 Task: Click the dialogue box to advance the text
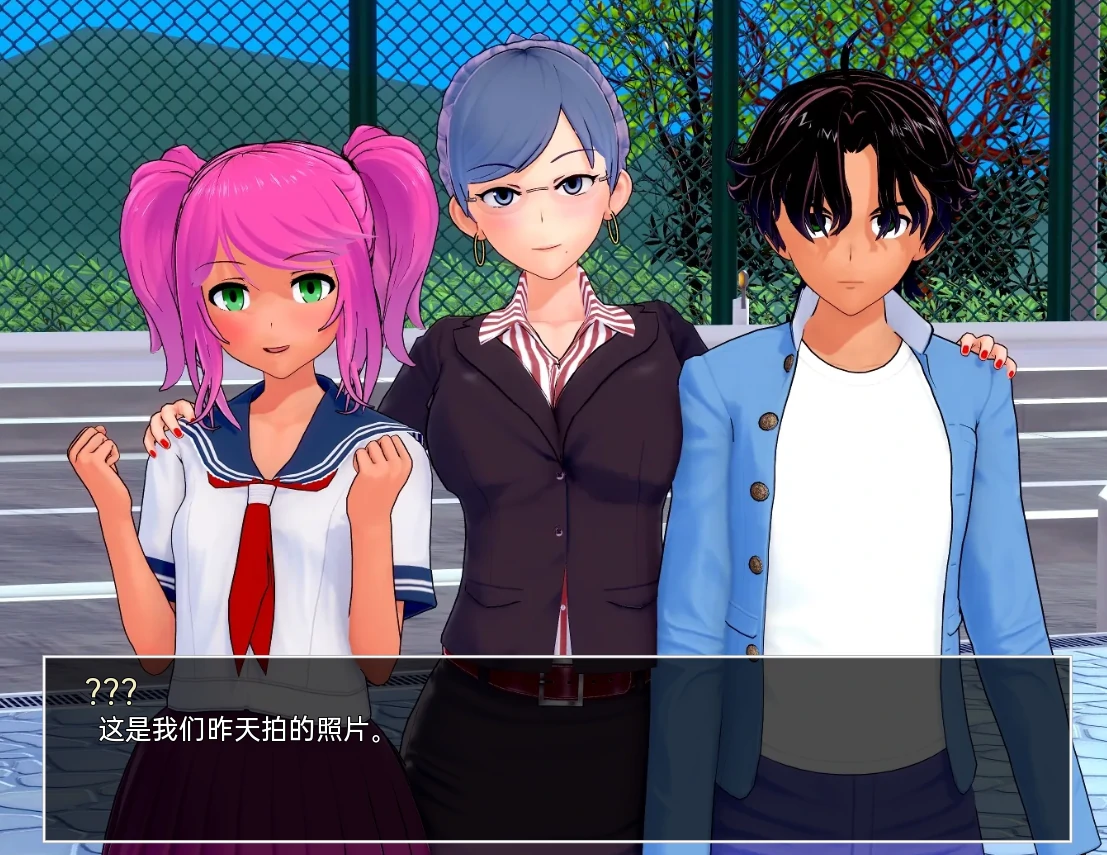point(556,748)
